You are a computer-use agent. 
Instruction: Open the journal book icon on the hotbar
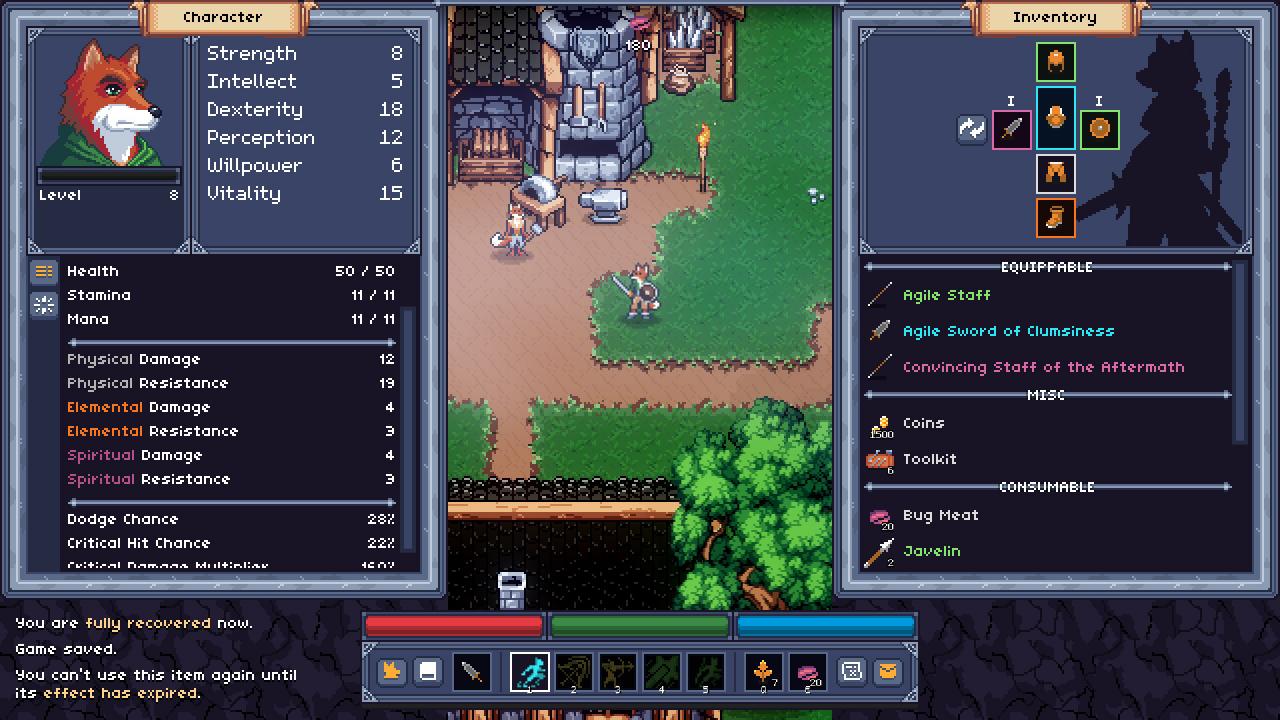429,672
